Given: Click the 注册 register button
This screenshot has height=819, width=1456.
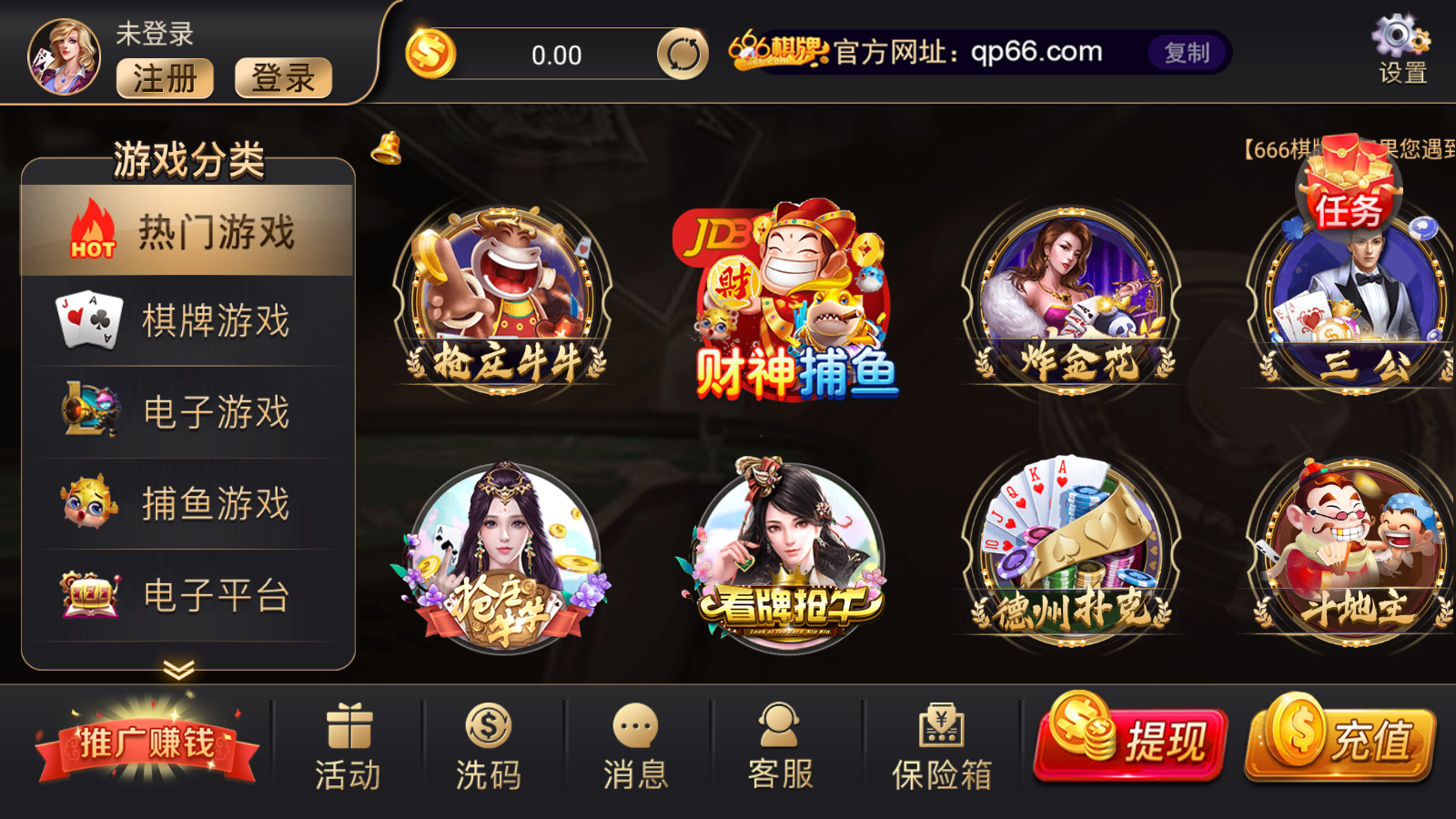Looking at the screenshot, I should point(165,79).
